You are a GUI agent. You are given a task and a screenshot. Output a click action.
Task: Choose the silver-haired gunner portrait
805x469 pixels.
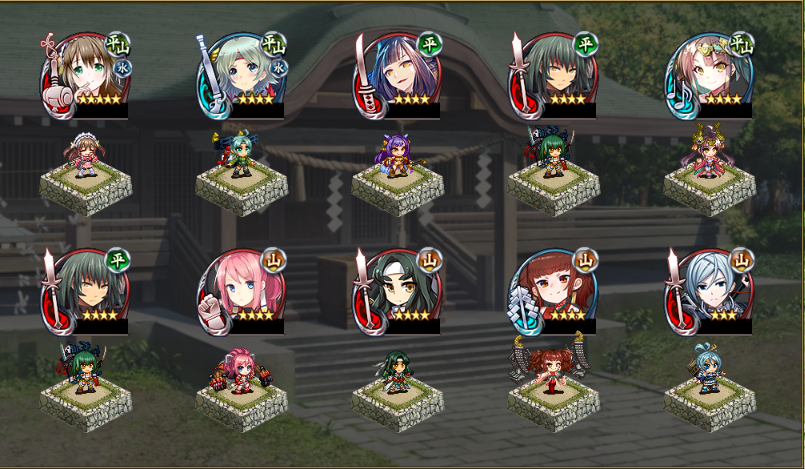pyautogui.click(x=240, y=75)
